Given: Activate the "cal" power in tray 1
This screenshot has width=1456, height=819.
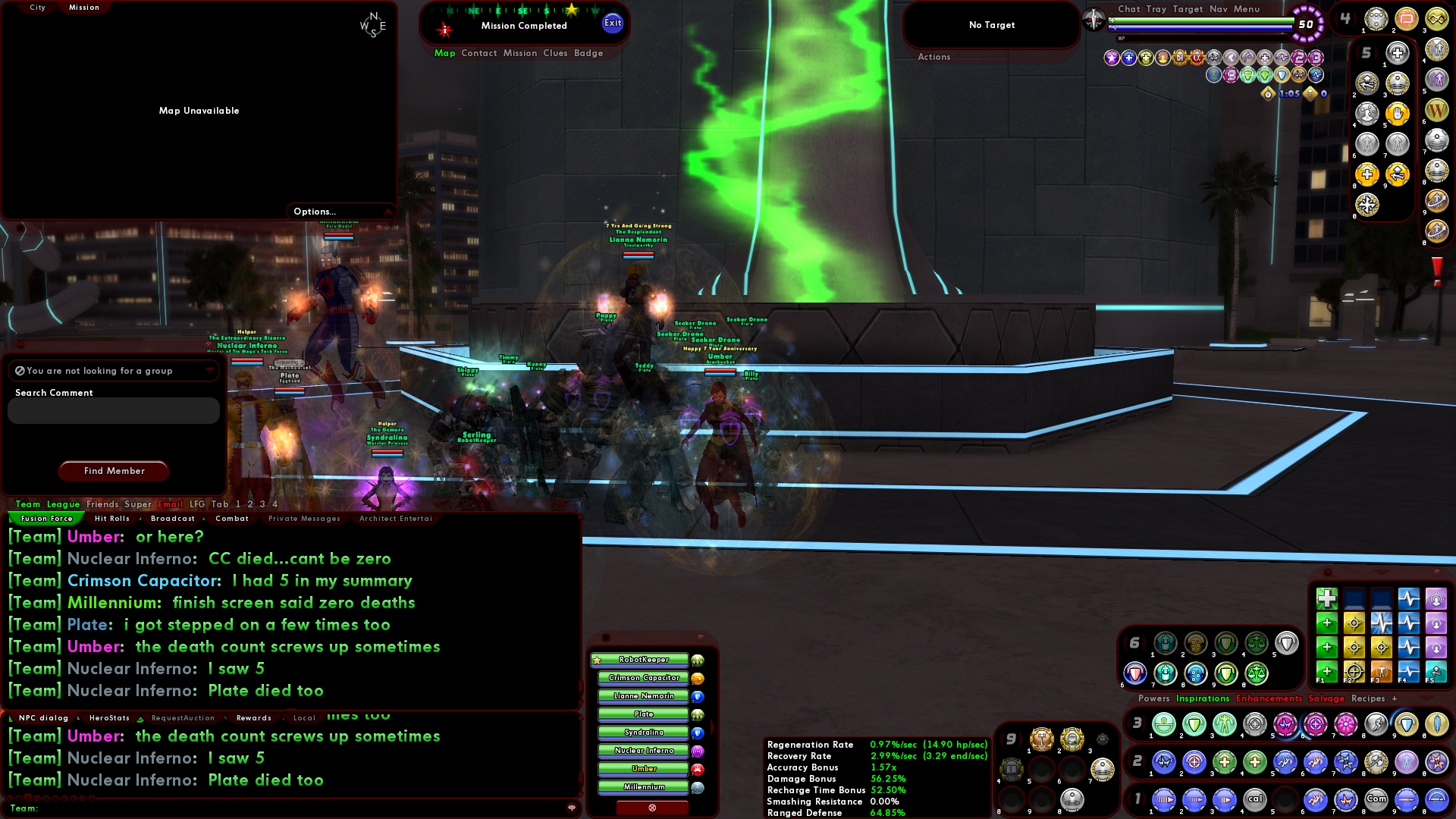Looking at the screenshot, I should point(1254,799).
